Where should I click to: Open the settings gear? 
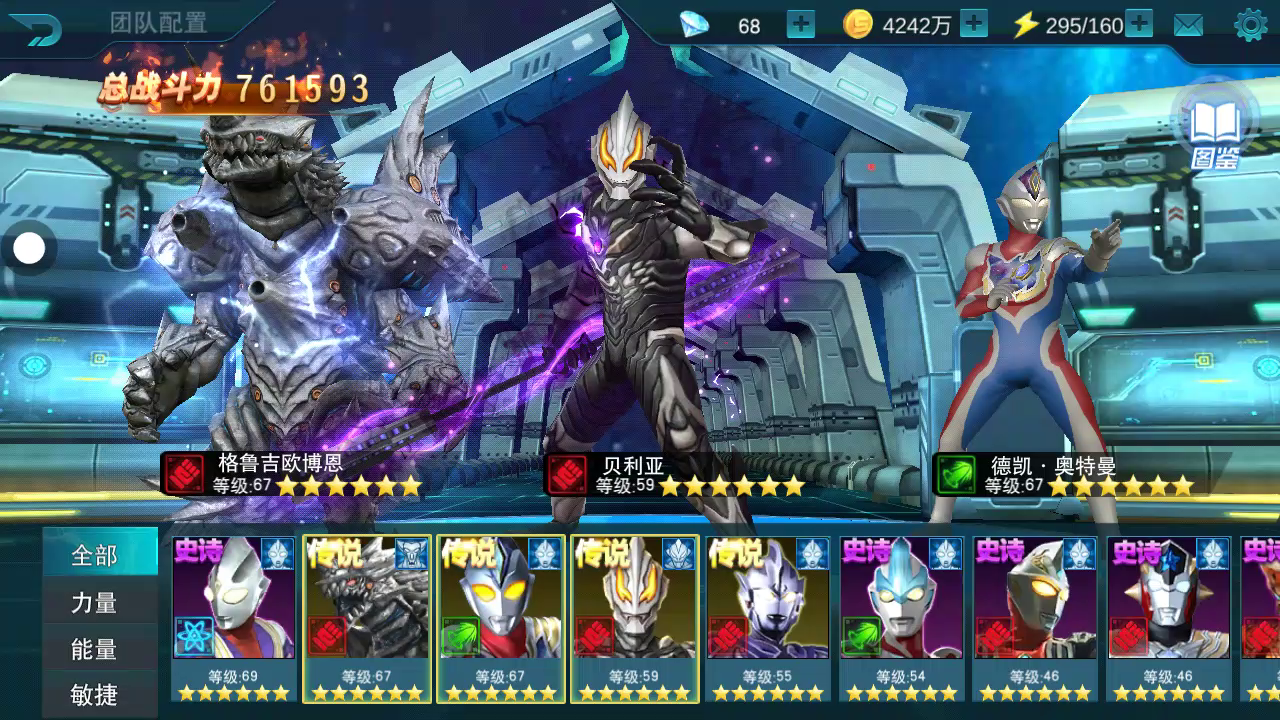(1250, 26)
